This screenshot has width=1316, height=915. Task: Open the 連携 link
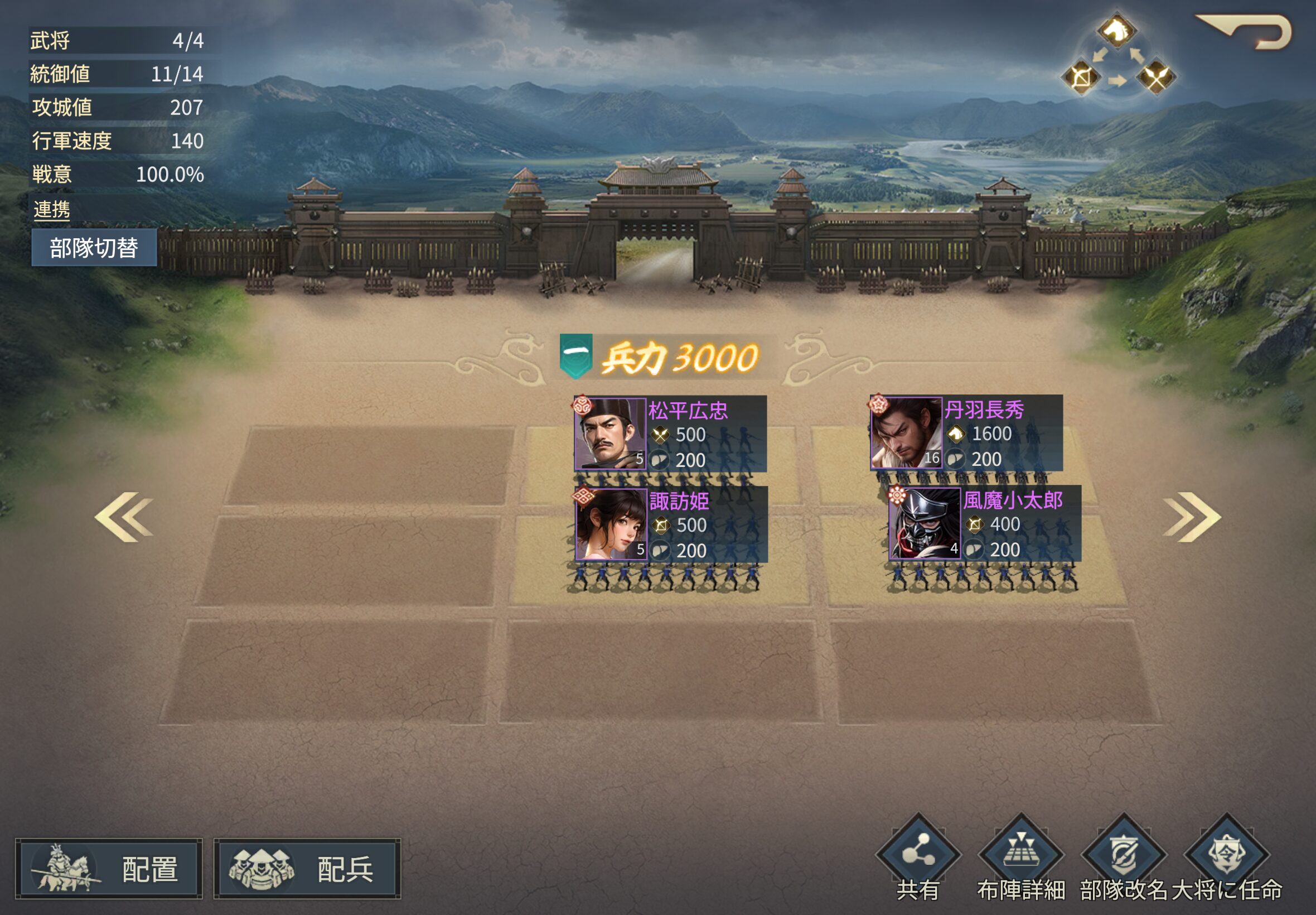tap(51, 210)
